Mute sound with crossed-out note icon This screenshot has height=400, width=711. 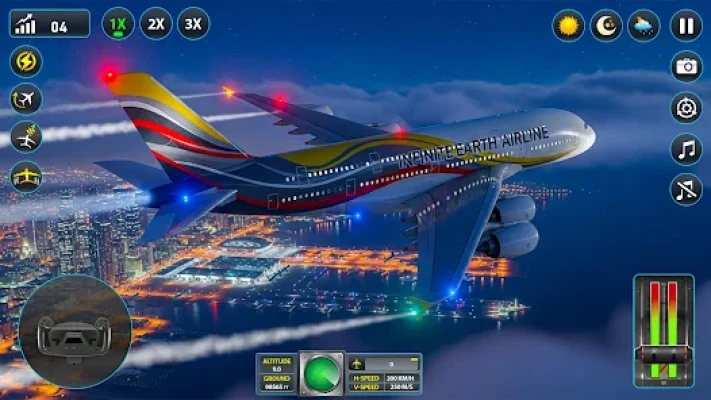pos(686,189)
